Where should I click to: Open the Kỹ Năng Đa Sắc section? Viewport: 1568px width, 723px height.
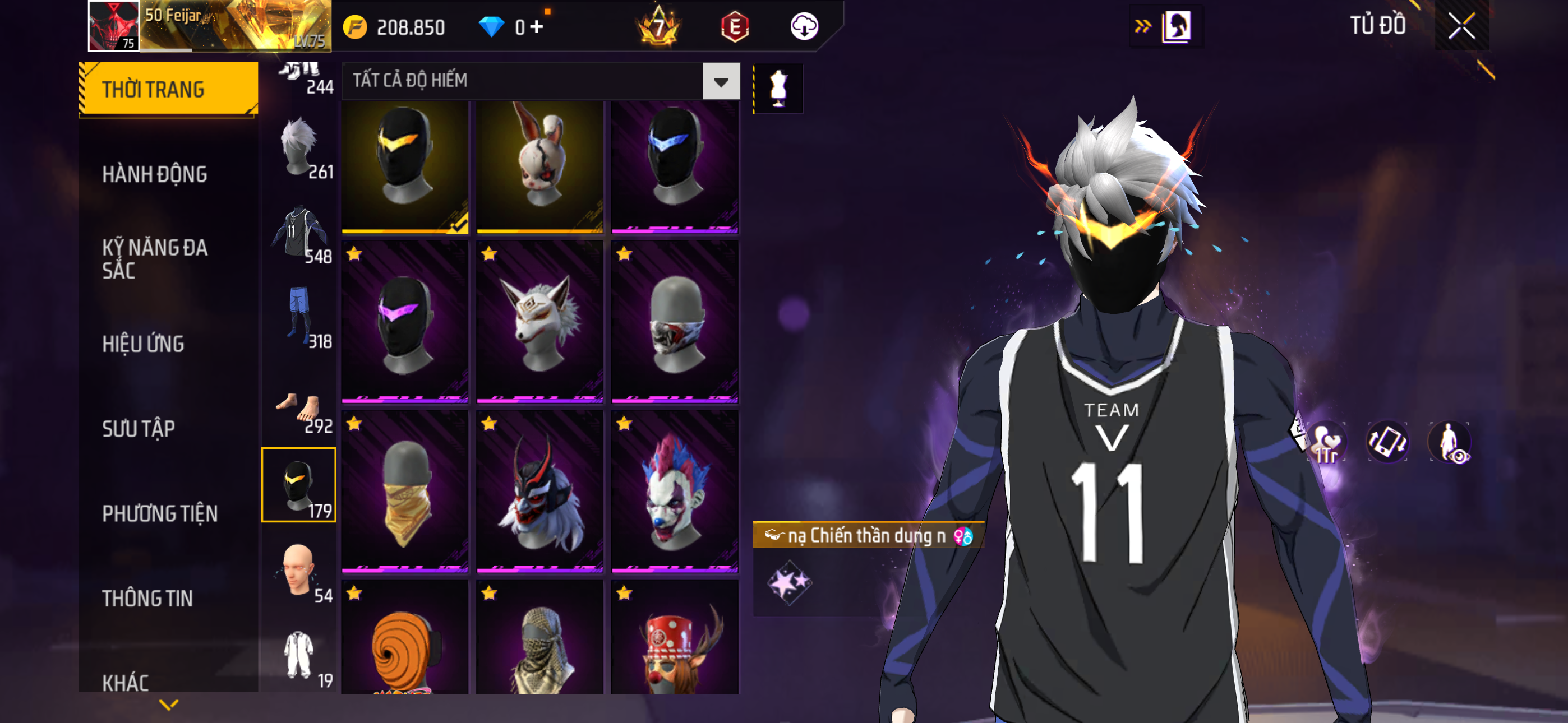(155, 258)
